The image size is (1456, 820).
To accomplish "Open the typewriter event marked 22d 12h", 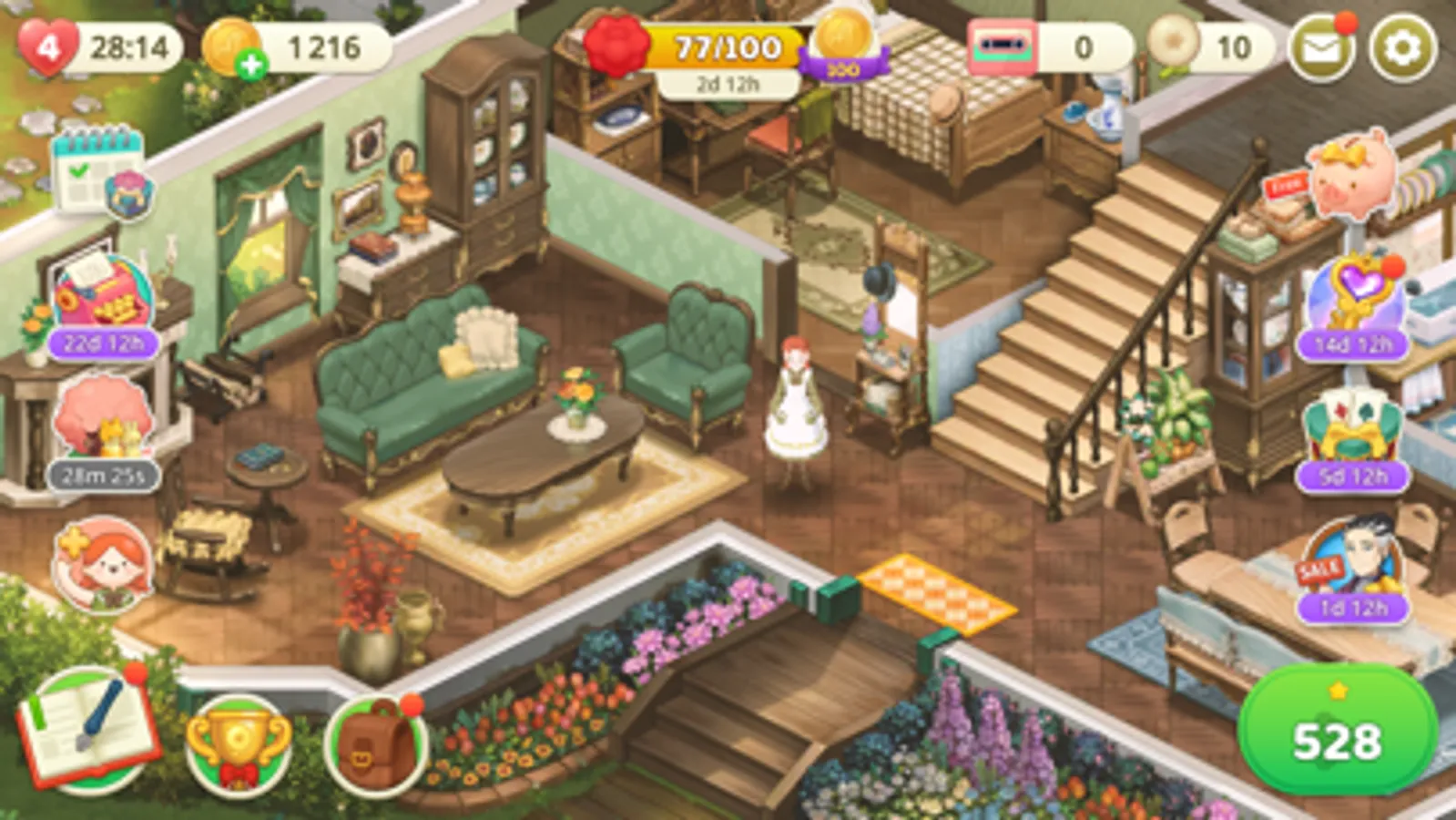I will click(x=98, y=296).
